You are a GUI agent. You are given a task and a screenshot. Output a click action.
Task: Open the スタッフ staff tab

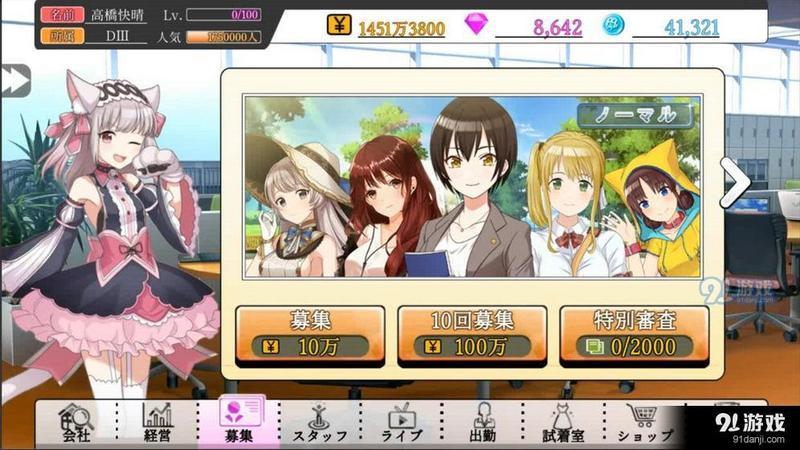click(320, 423)
